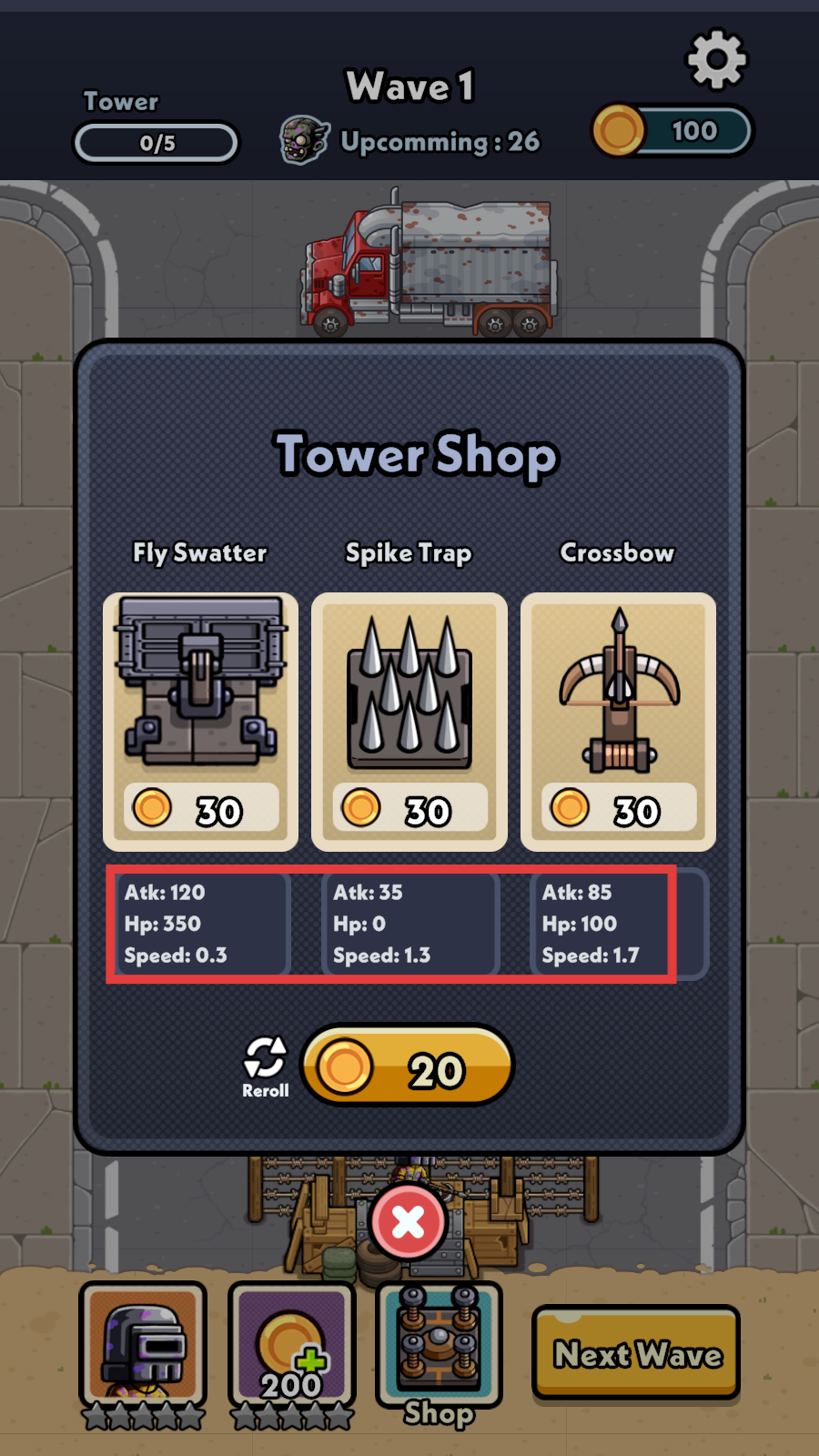Select the helmeted soldier hero icon
819x1456 pixels.
pos(143,1346)
